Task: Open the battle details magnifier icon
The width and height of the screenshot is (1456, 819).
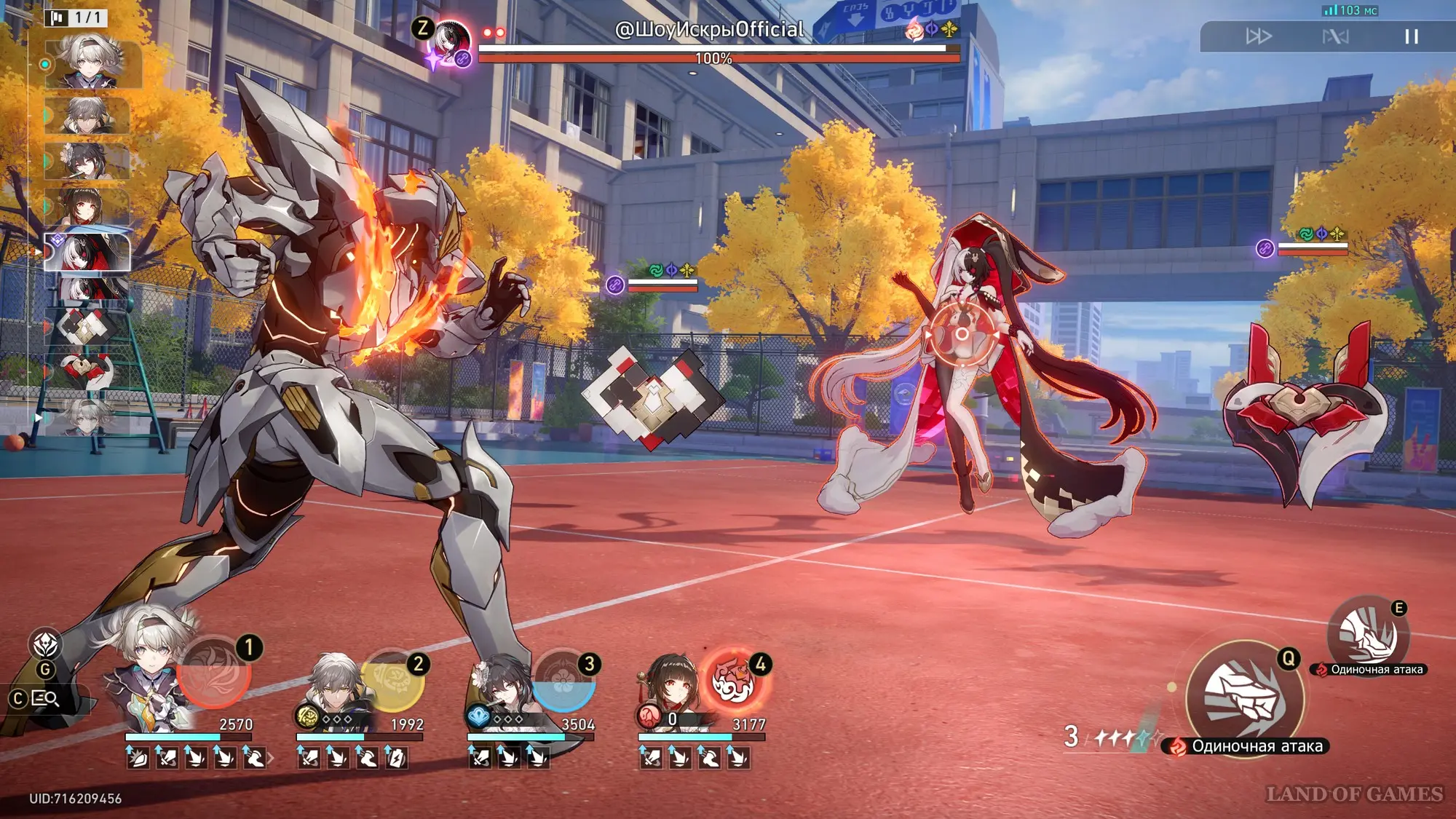Action: point(45,699)
